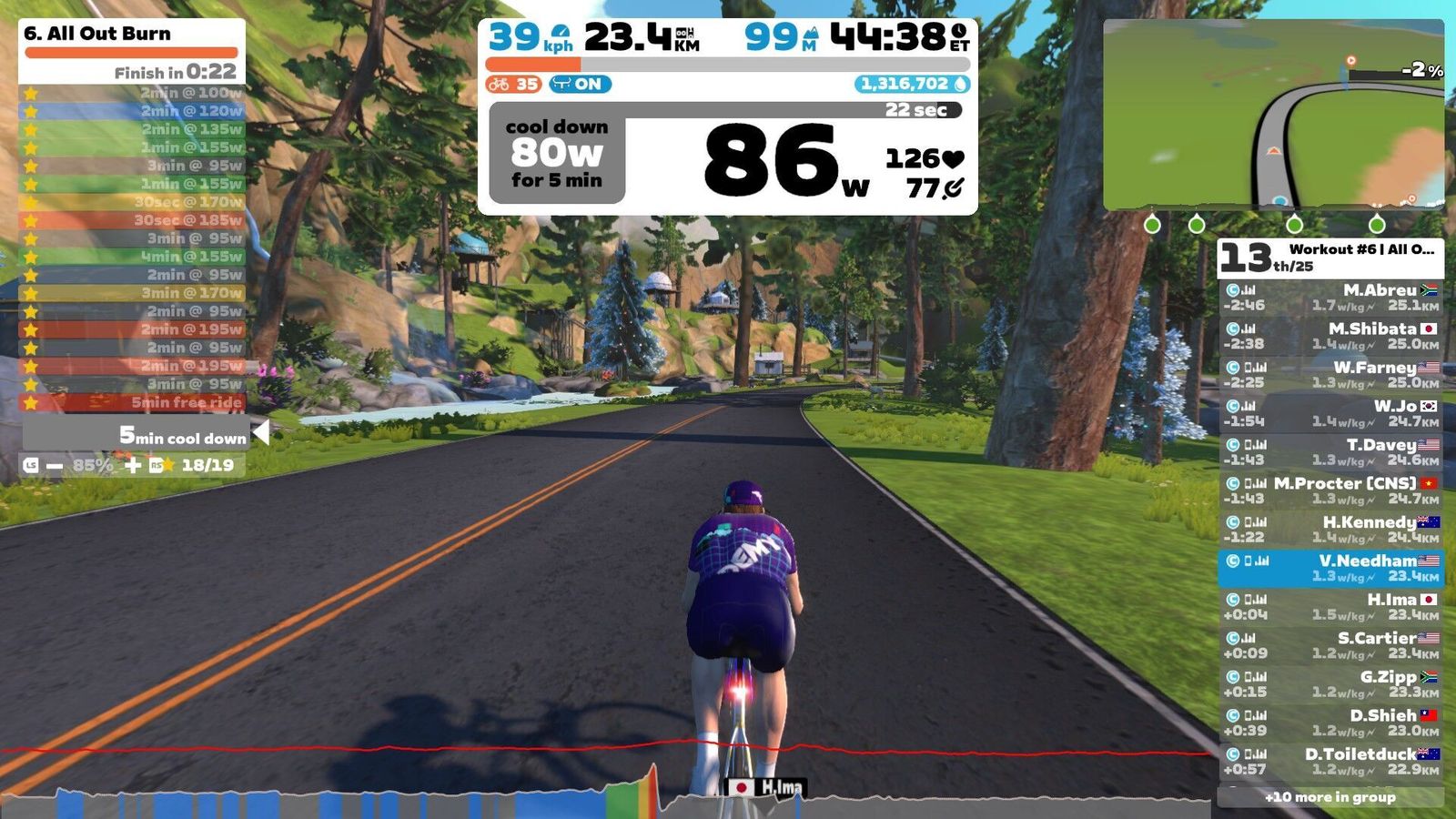
Task: Increase workout intensity with the plus button
Action: tap(133, 466)
